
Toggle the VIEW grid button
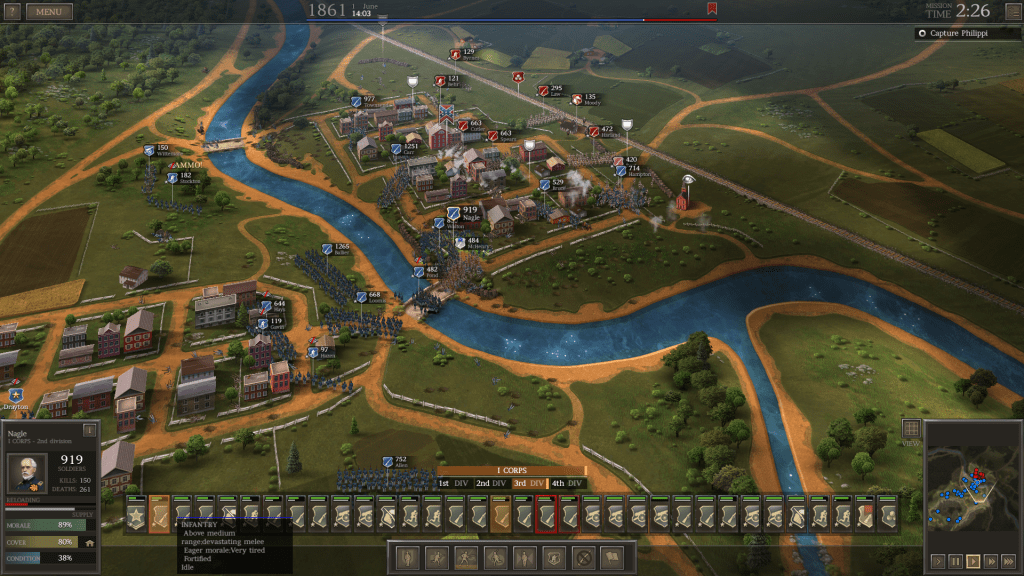tap(911, 429)
